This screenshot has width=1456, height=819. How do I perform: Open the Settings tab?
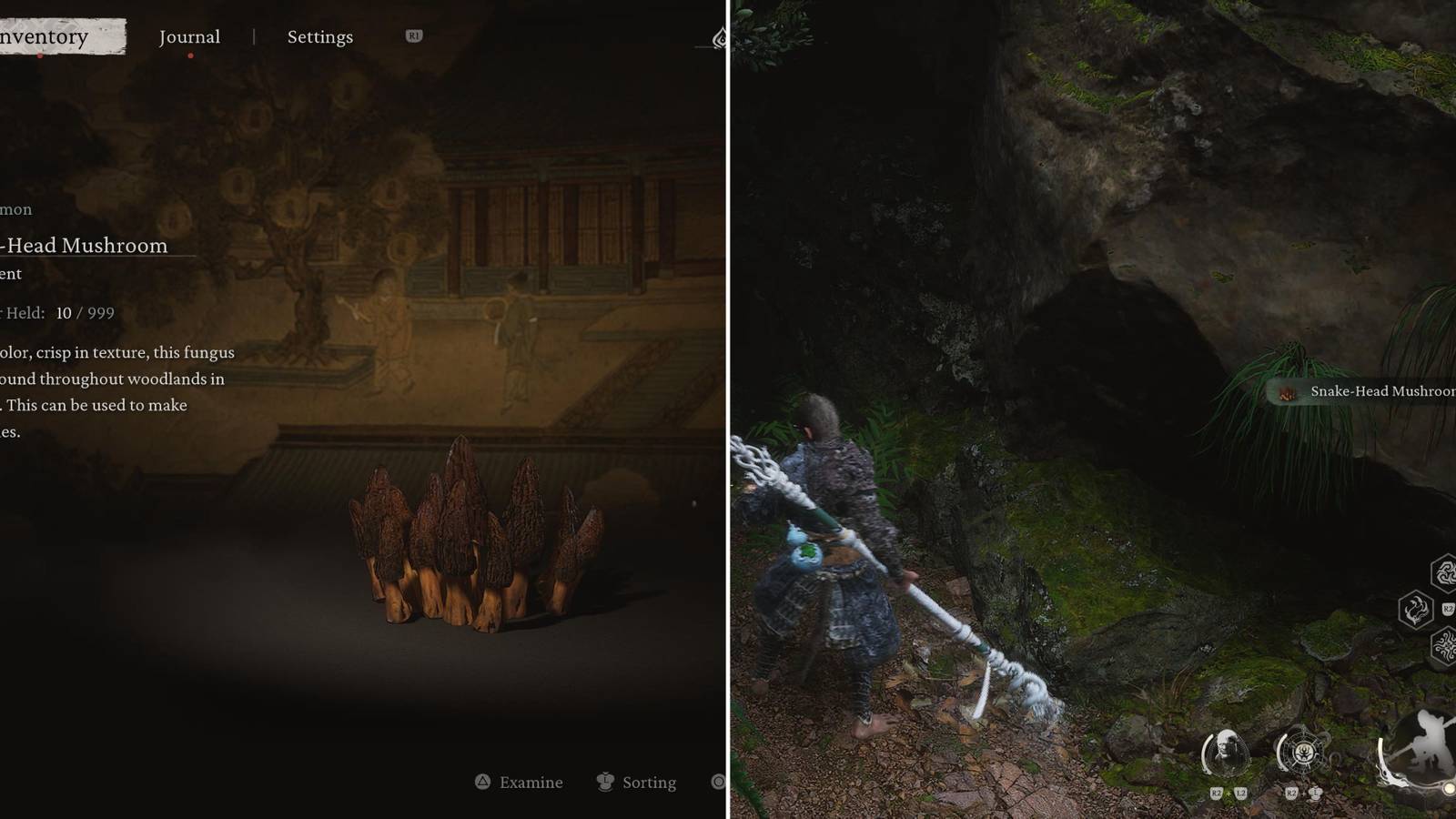(x=318, y=36)
